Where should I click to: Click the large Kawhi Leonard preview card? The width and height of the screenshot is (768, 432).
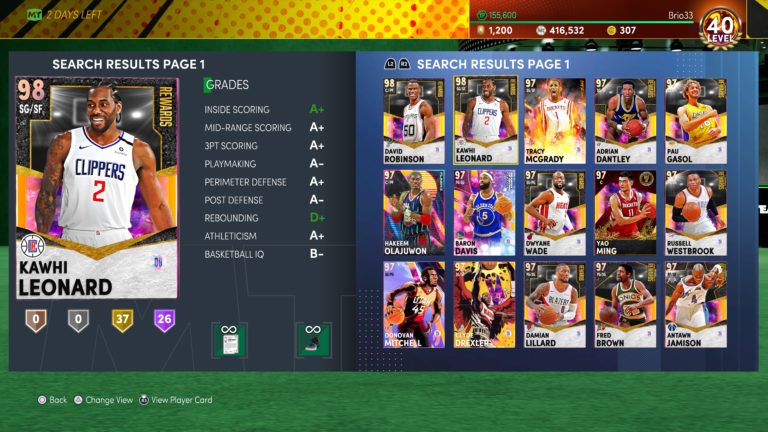97,188
